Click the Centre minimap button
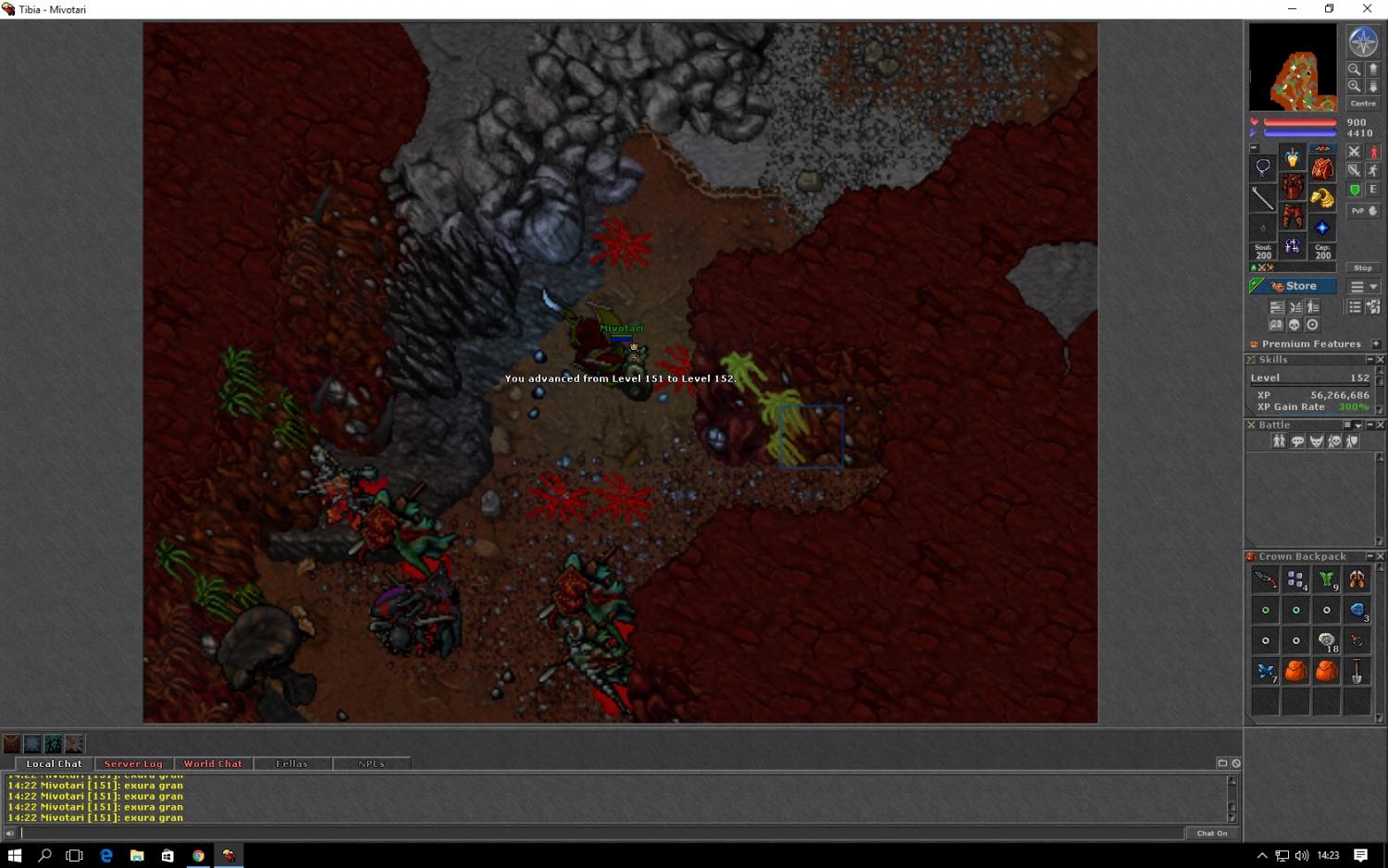Viewport: 1388px width, 868px height. pyautogui.click(x=1362, y=104)
